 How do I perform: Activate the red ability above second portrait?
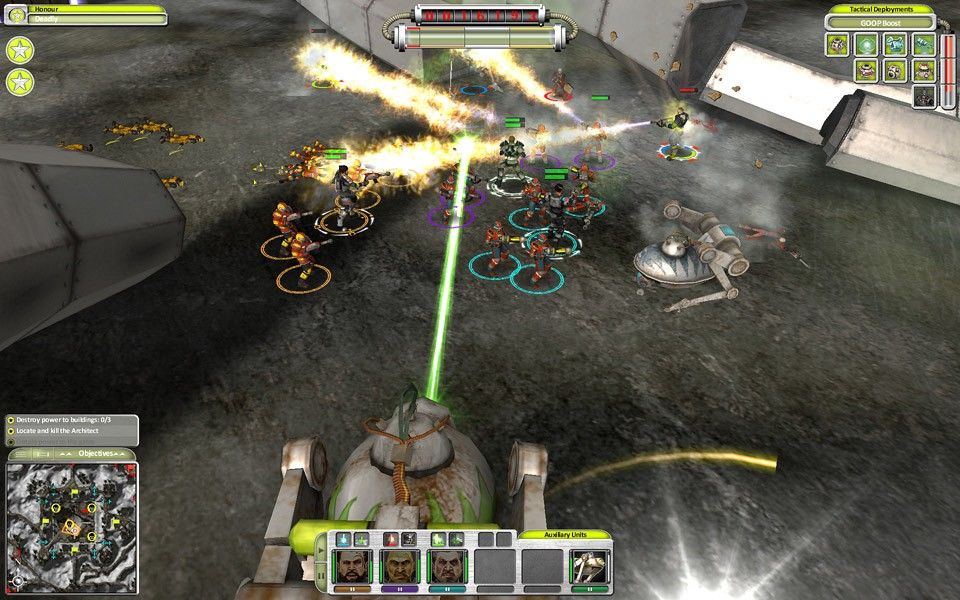click(x=389, y=540)
